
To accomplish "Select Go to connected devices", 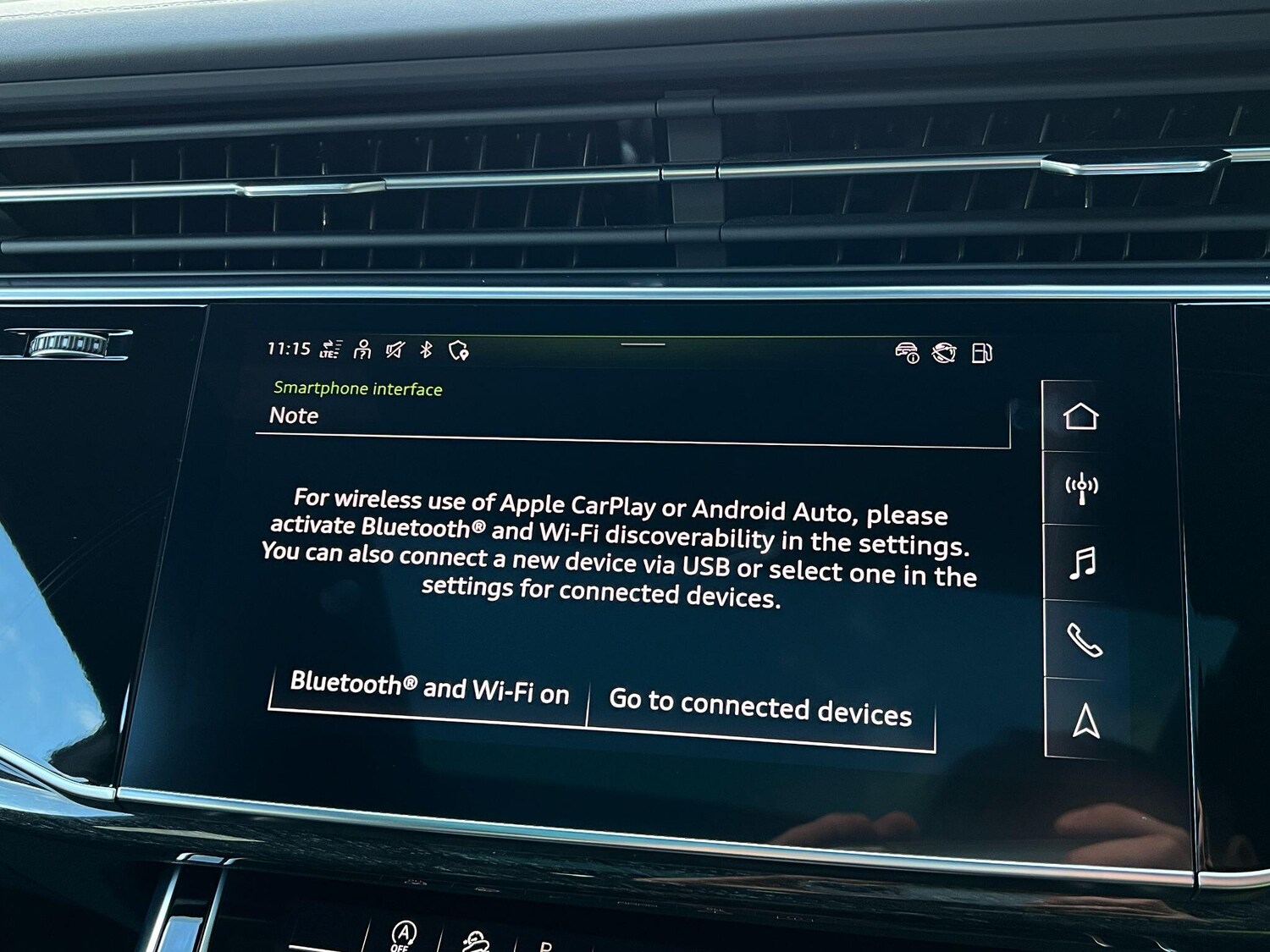I will pyautogui.click(x=760, y=707).
